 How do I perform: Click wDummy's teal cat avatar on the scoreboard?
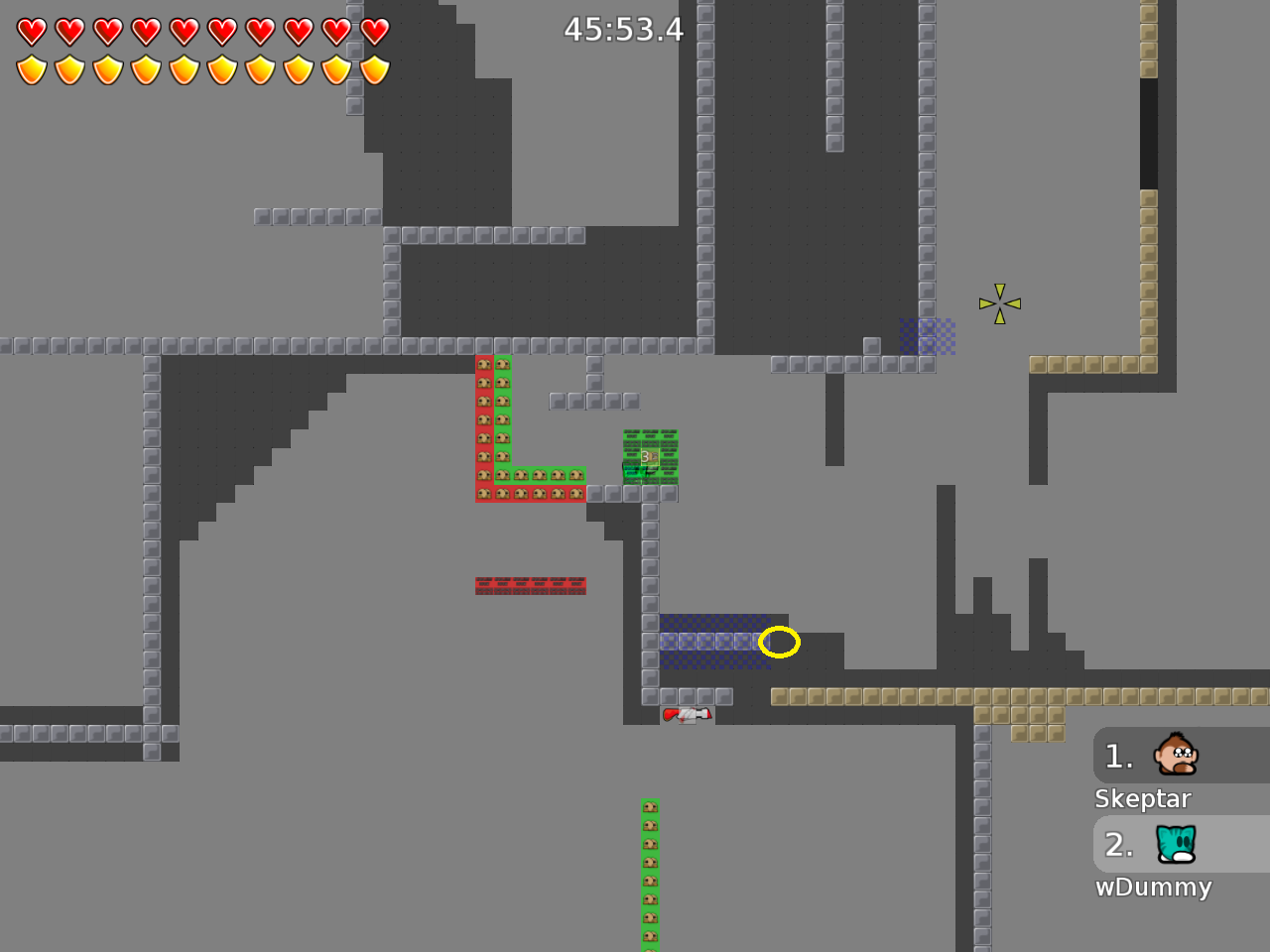point(1175,845)
